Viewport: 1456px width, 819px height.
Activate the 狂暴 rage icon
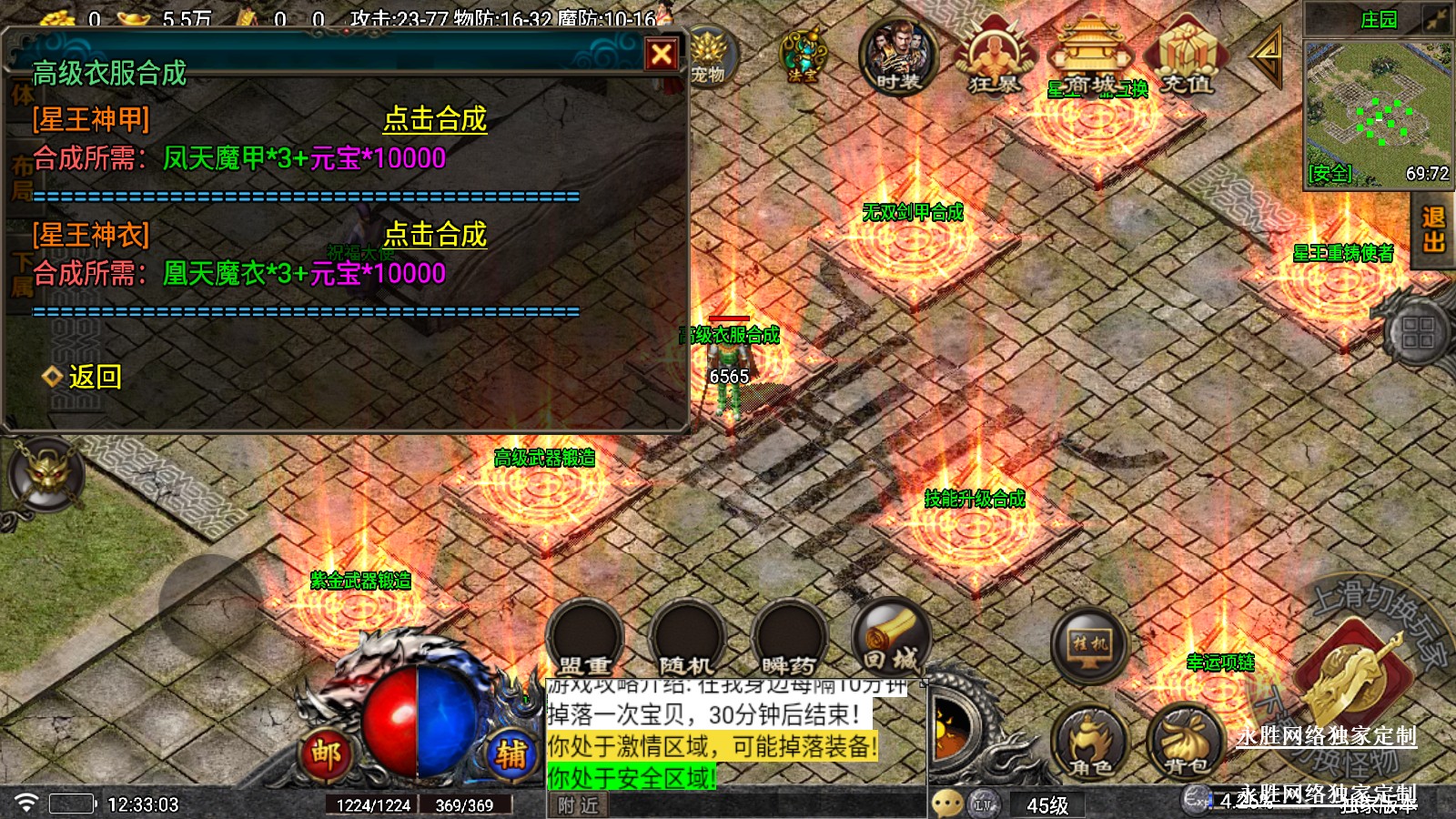(994, 58)
